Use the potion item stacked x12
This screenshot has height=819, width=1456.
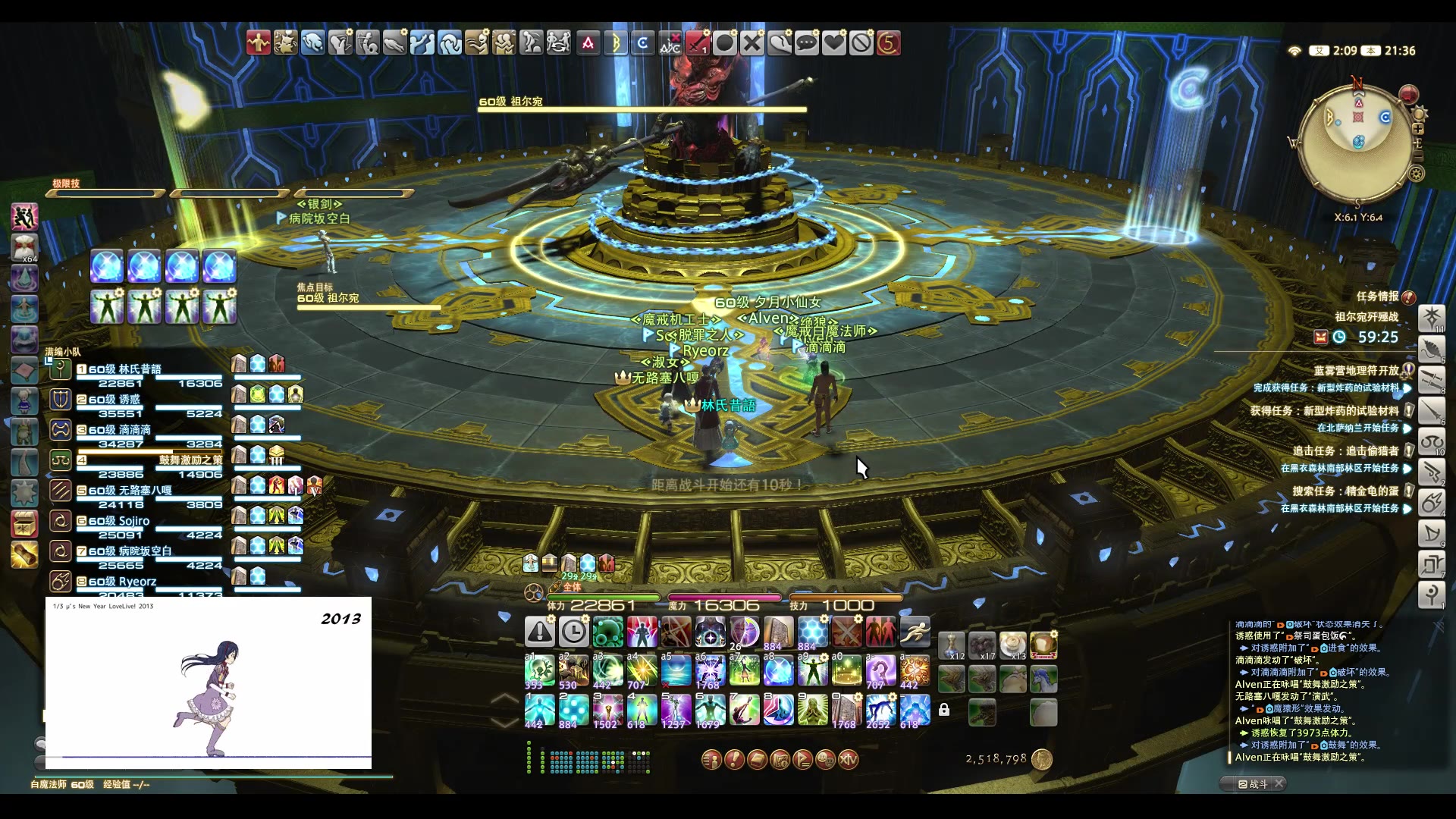[952, 645]
